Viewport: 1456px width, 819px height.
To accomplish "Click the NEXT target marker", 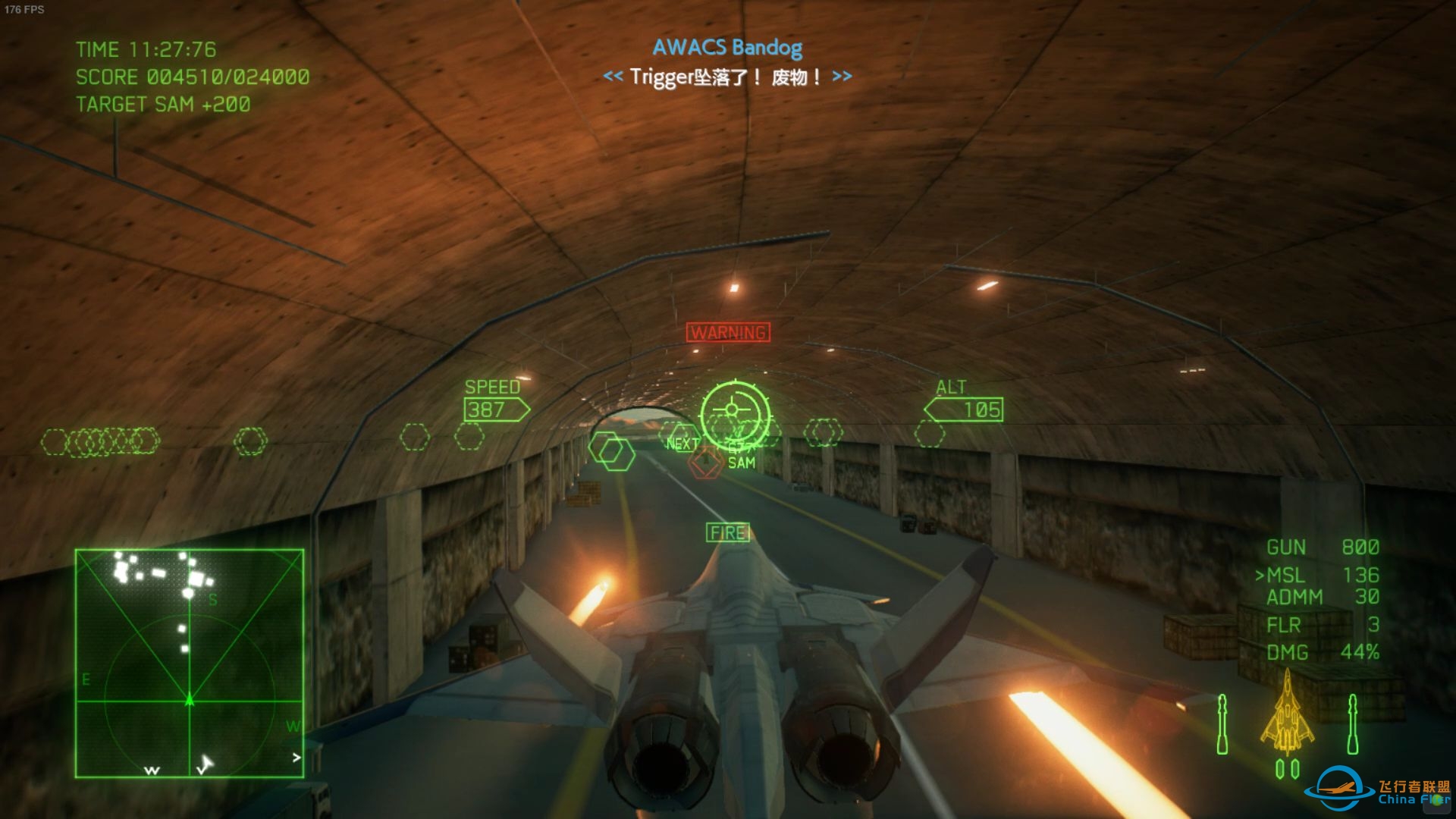I will coord(682,443).
